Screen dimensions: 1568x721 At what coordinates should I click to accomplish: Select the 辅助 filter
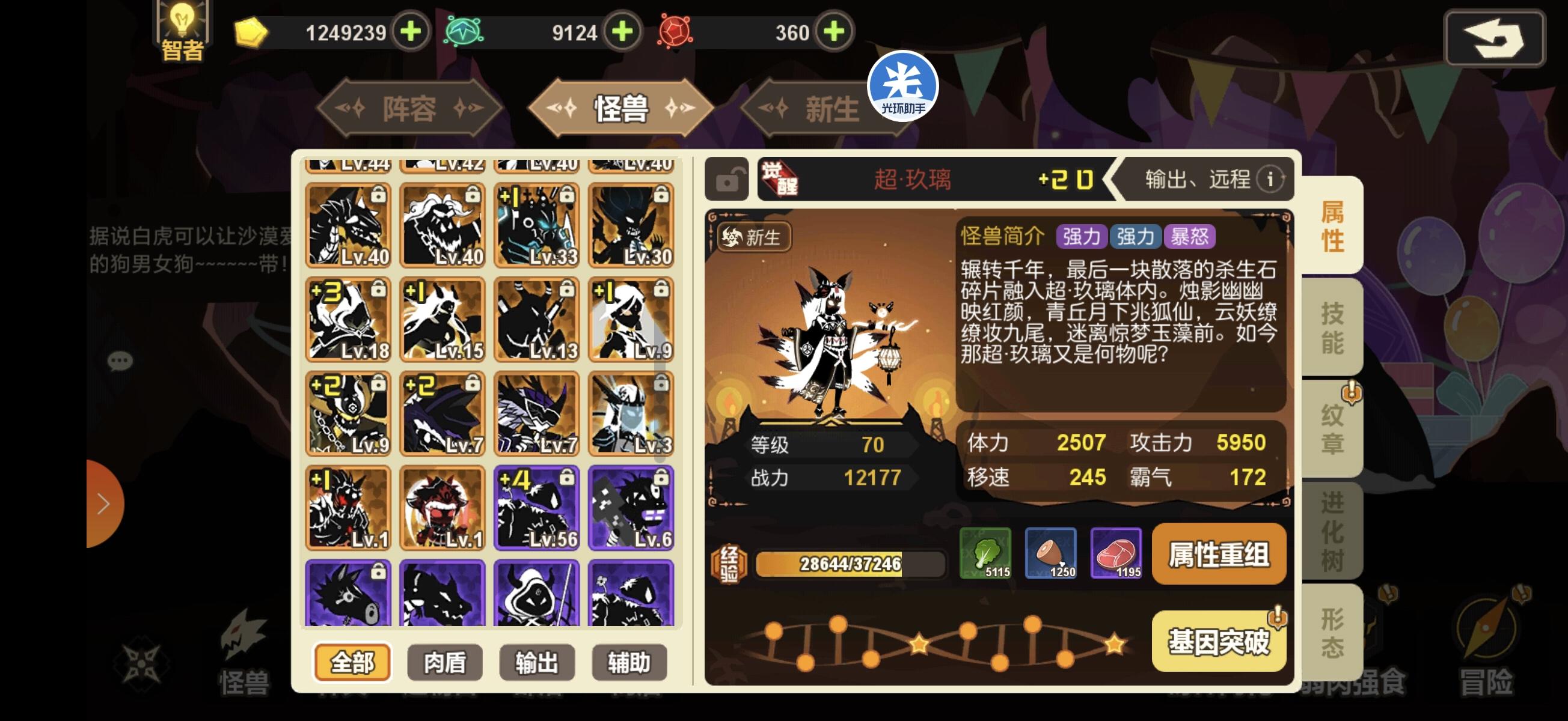(629, 663)
